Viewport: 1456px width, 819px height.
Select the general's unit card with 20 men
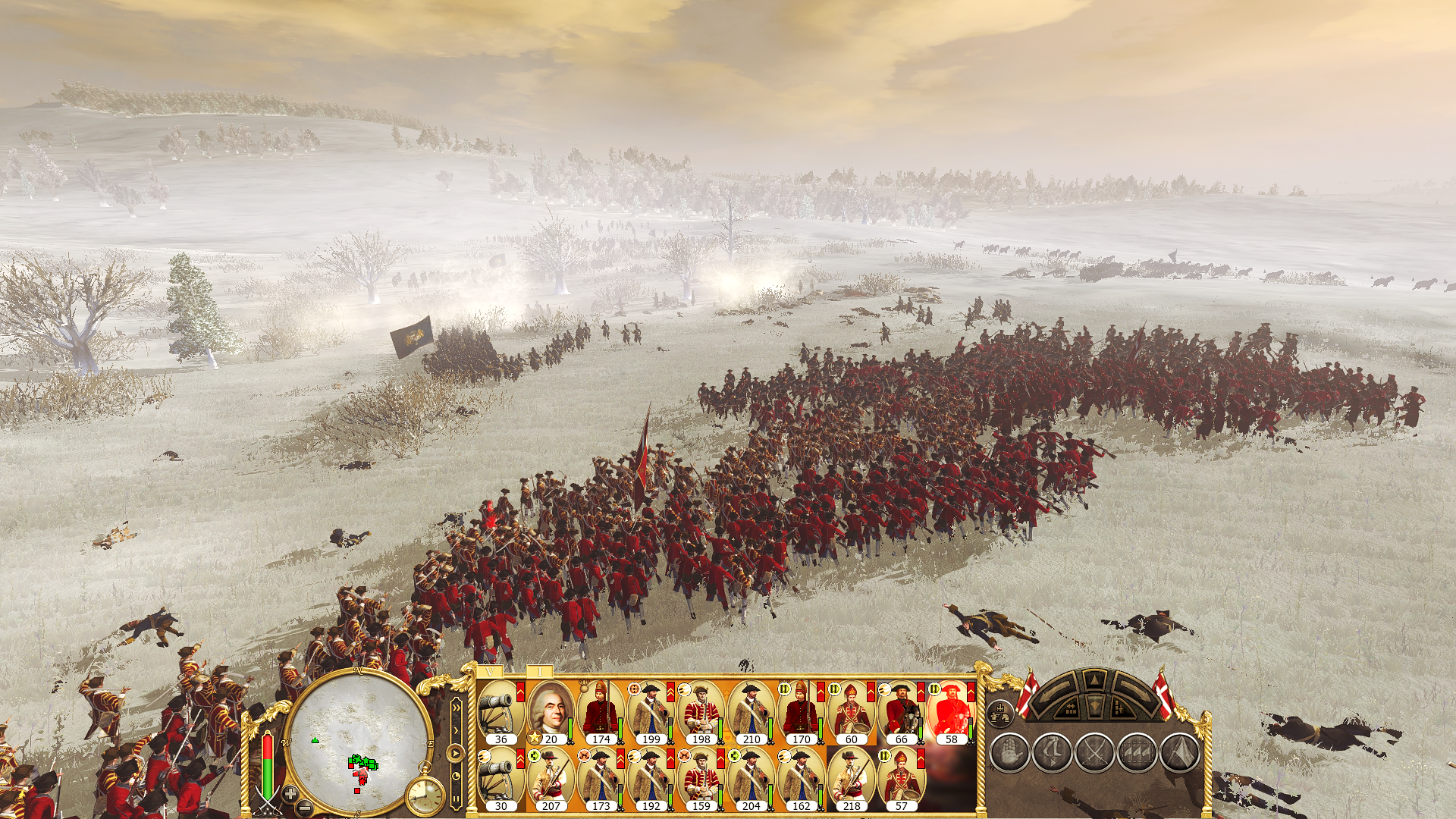point(550,713)
